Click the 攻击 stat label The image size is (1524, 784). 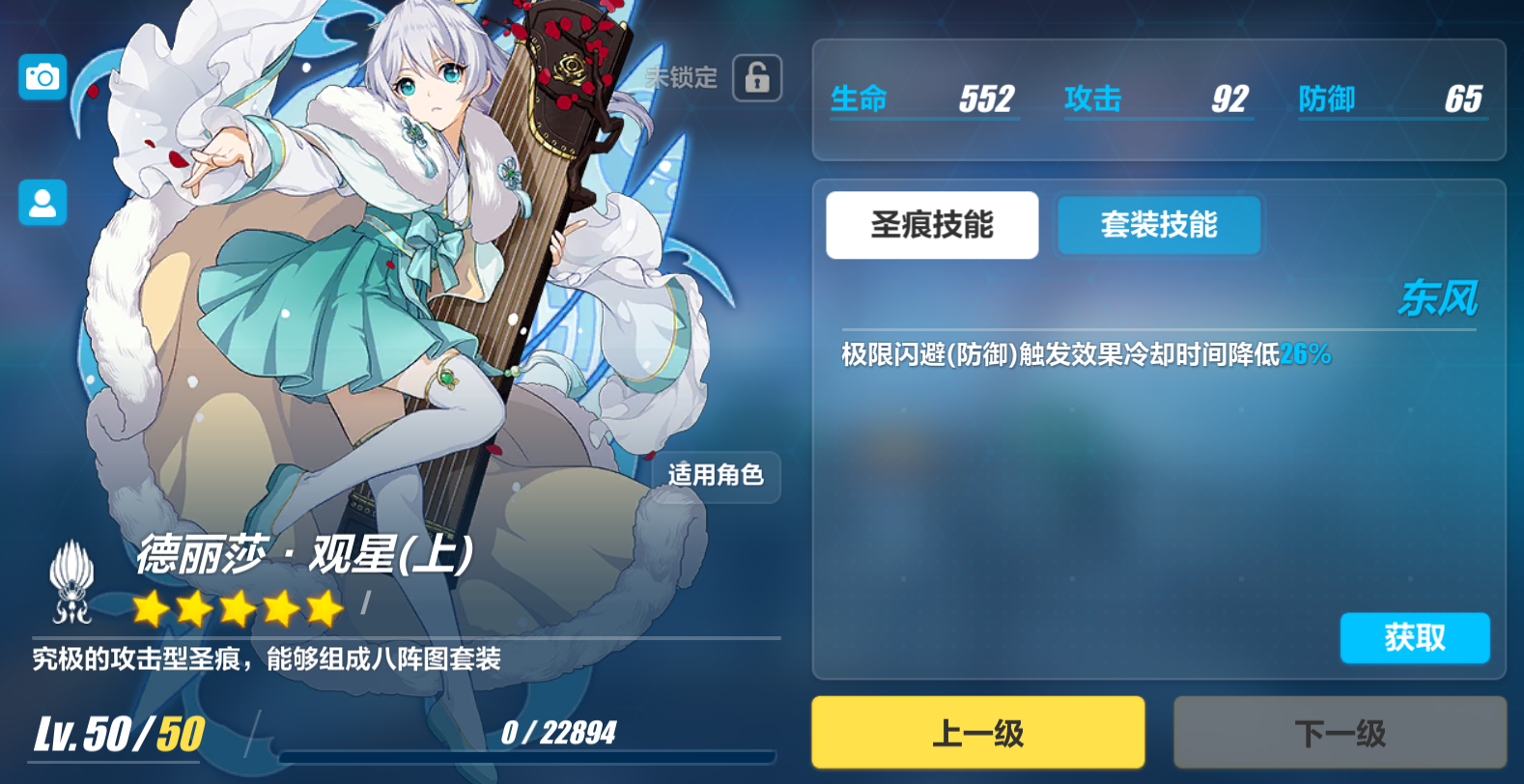pyautogui.click(x=1092, y=98)
